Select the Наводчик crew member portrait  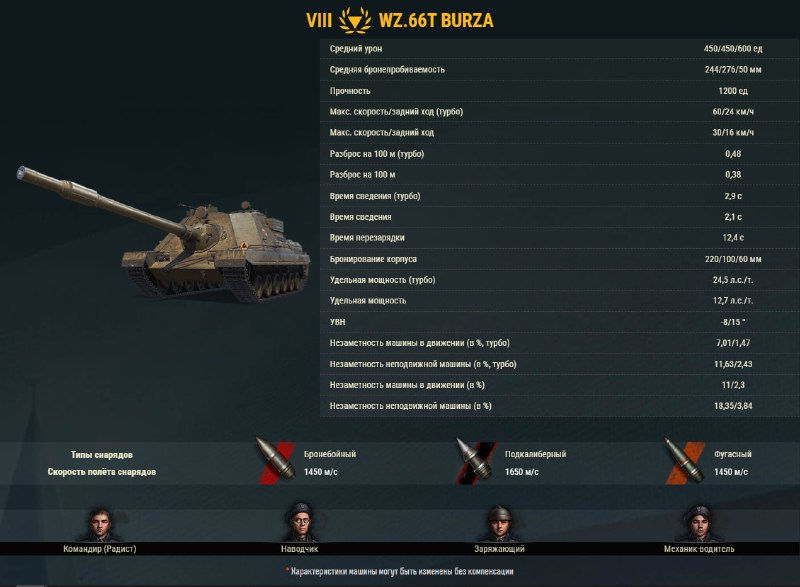[x=299, y=523]
